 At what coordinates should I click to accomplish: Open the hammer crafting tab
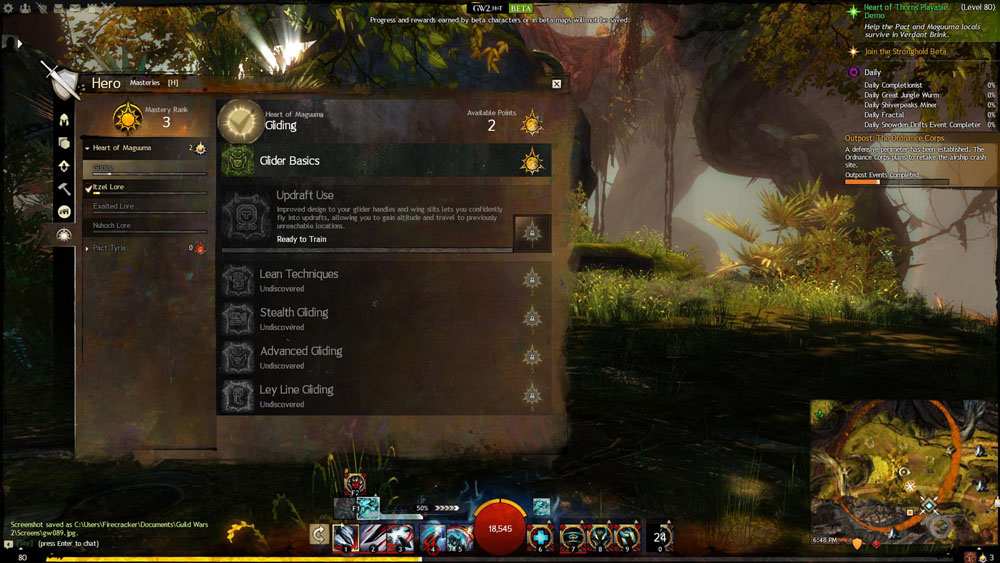pos(64,189)
